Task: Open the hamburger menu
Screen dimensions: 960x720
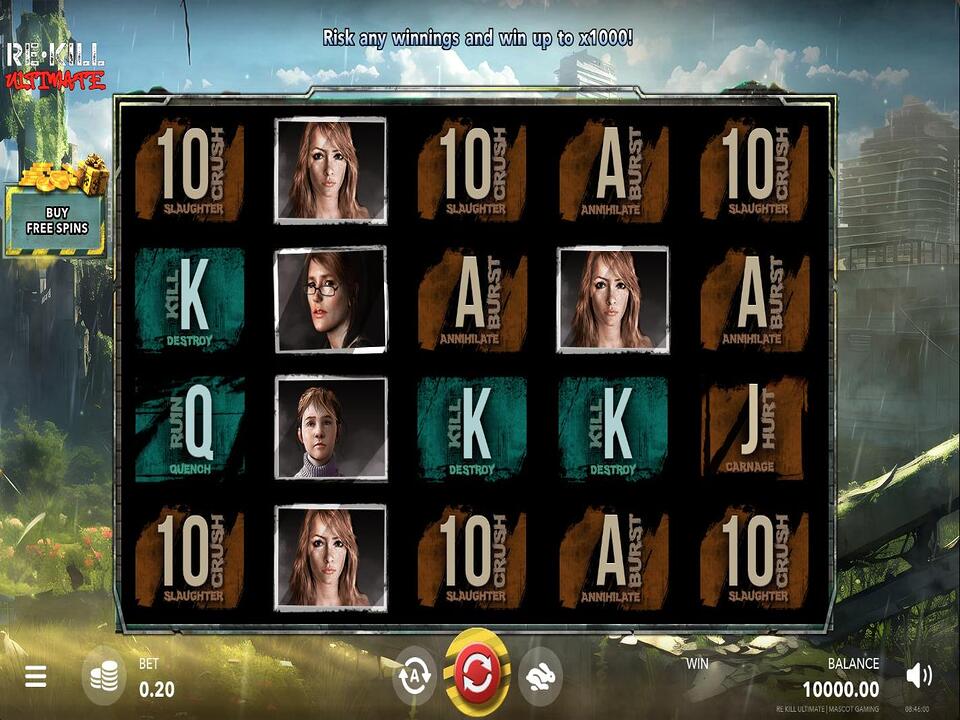Action: click(36, 677)
